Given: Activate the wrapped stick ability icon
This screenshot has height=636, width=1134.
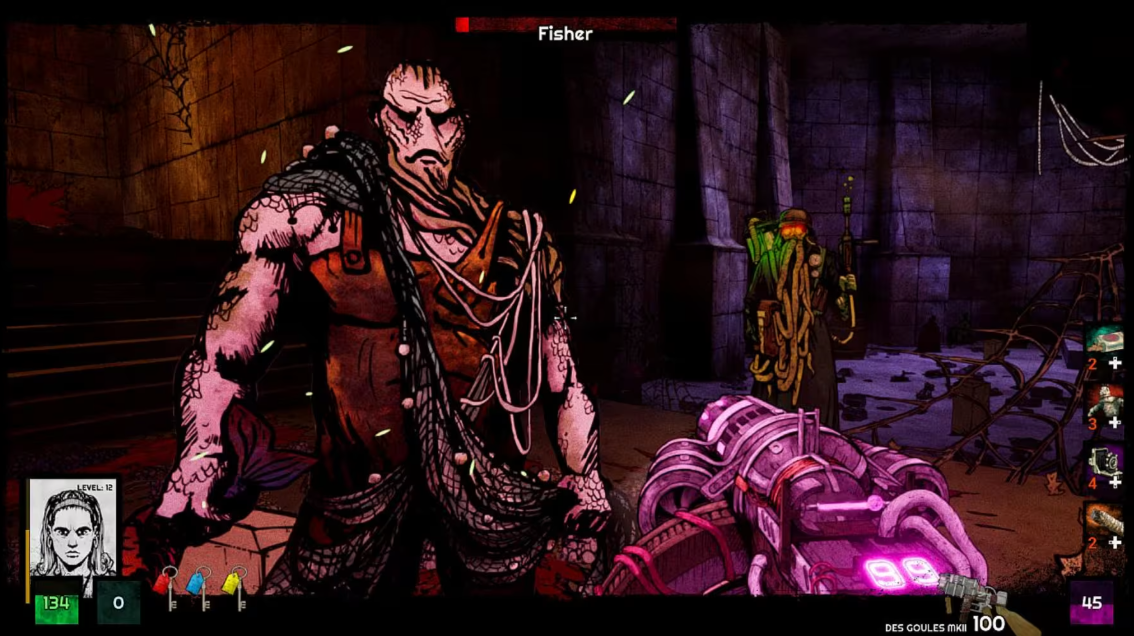Looking at the screenshot, I should coord(1104,522).
